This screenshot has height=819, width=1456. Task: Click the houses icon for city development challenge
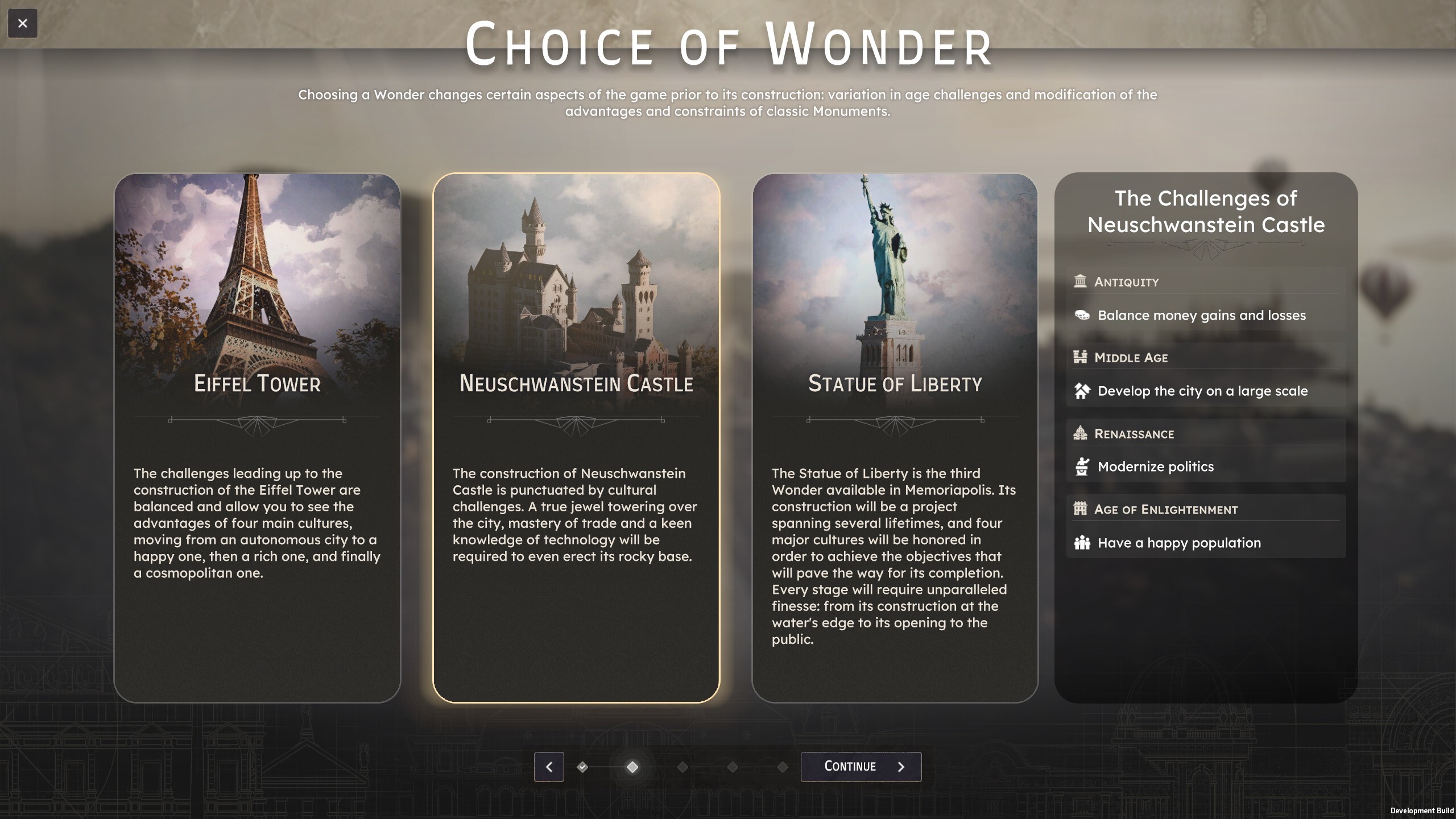tap(1083, 391)
